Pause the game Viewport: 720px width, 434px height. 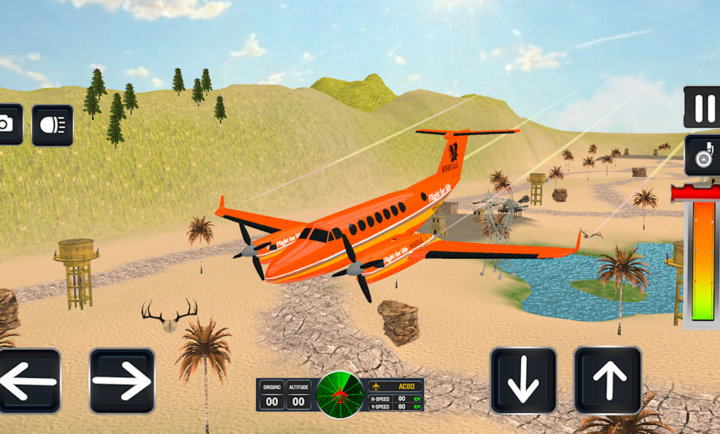point(702,106)
